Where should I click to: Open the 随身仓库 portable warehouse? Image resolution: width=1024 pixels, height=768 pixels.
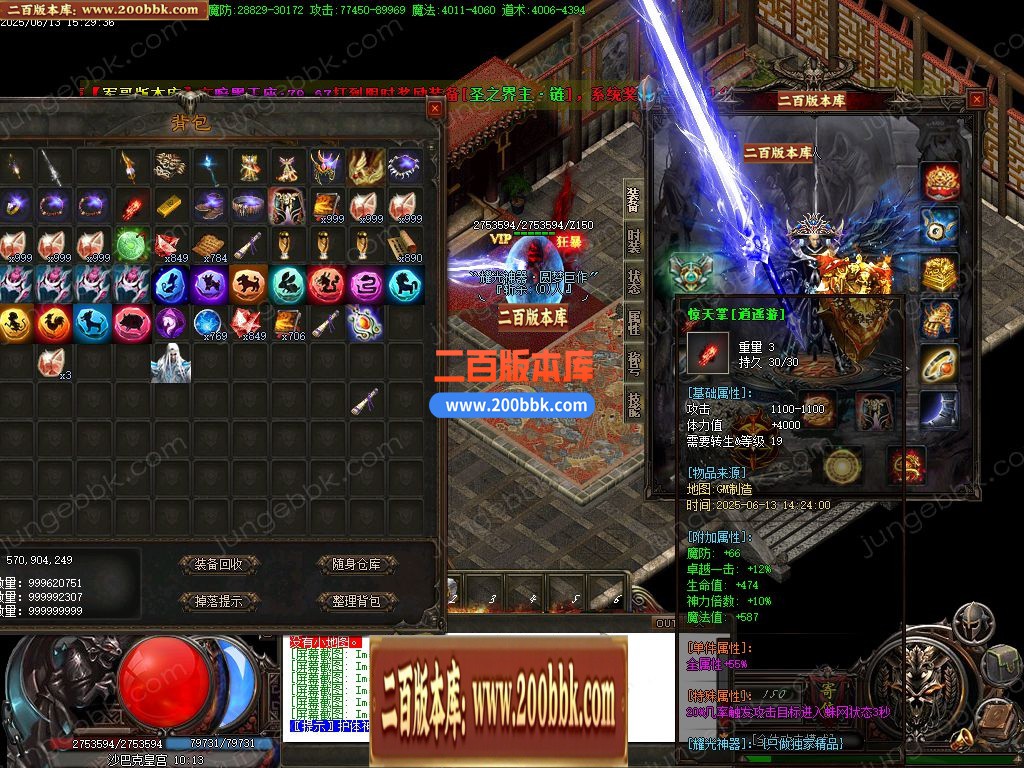[x=357, y=564]
